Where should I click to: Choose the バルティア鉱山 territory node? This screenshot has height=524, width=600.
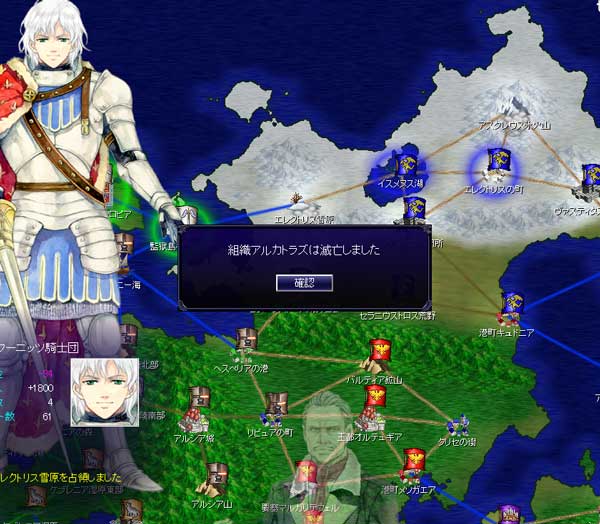click(x=380, y=353)
